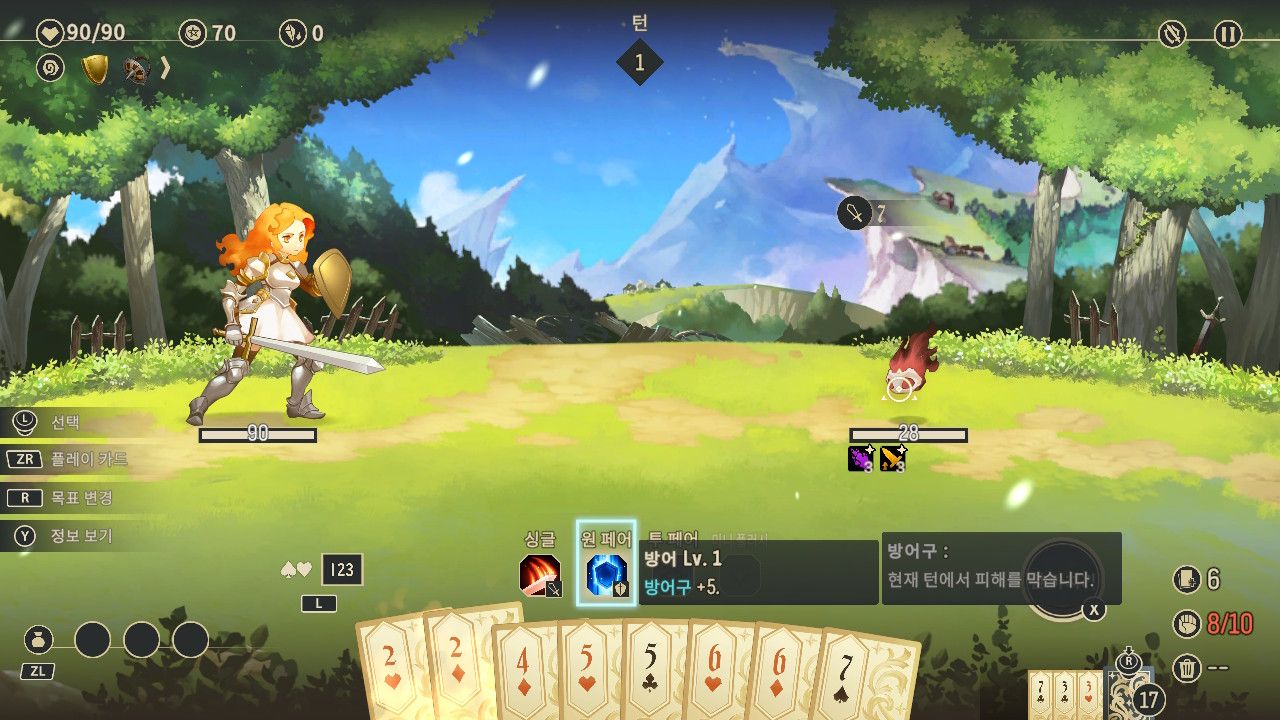Open the trash can discard icon
The width and height of the screenshot is (1280, 720).
1186,667
